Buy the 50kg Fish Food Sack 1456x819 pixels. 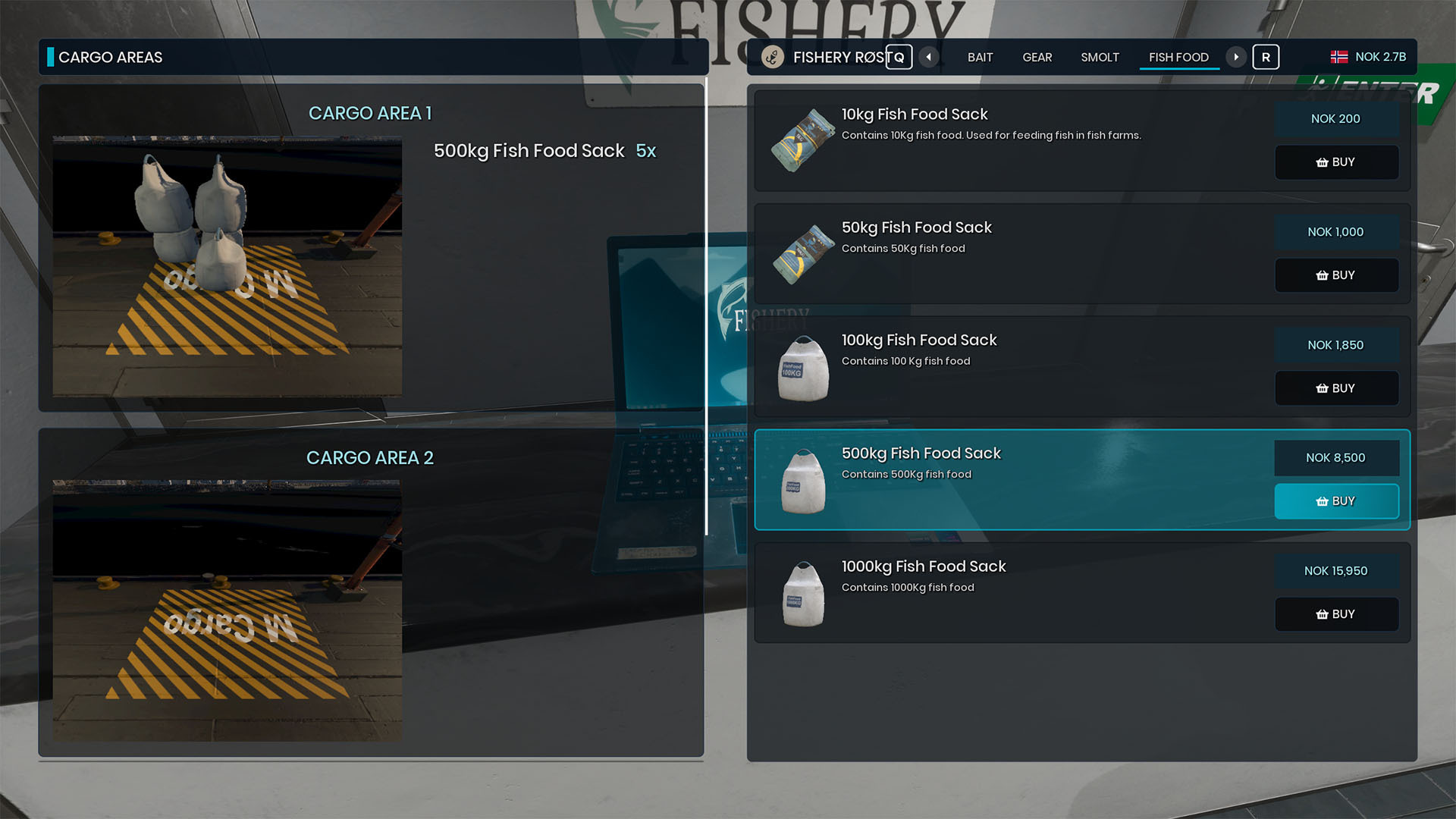tap(1336, 275)
